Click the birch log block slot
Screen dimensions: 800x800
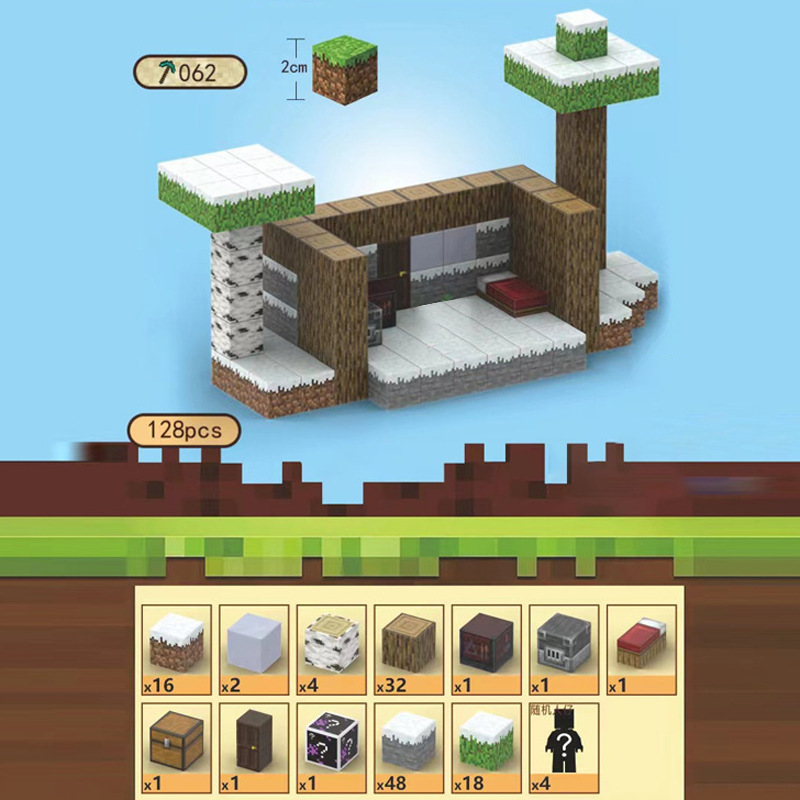pyautogui.click(x=331, y=647)
